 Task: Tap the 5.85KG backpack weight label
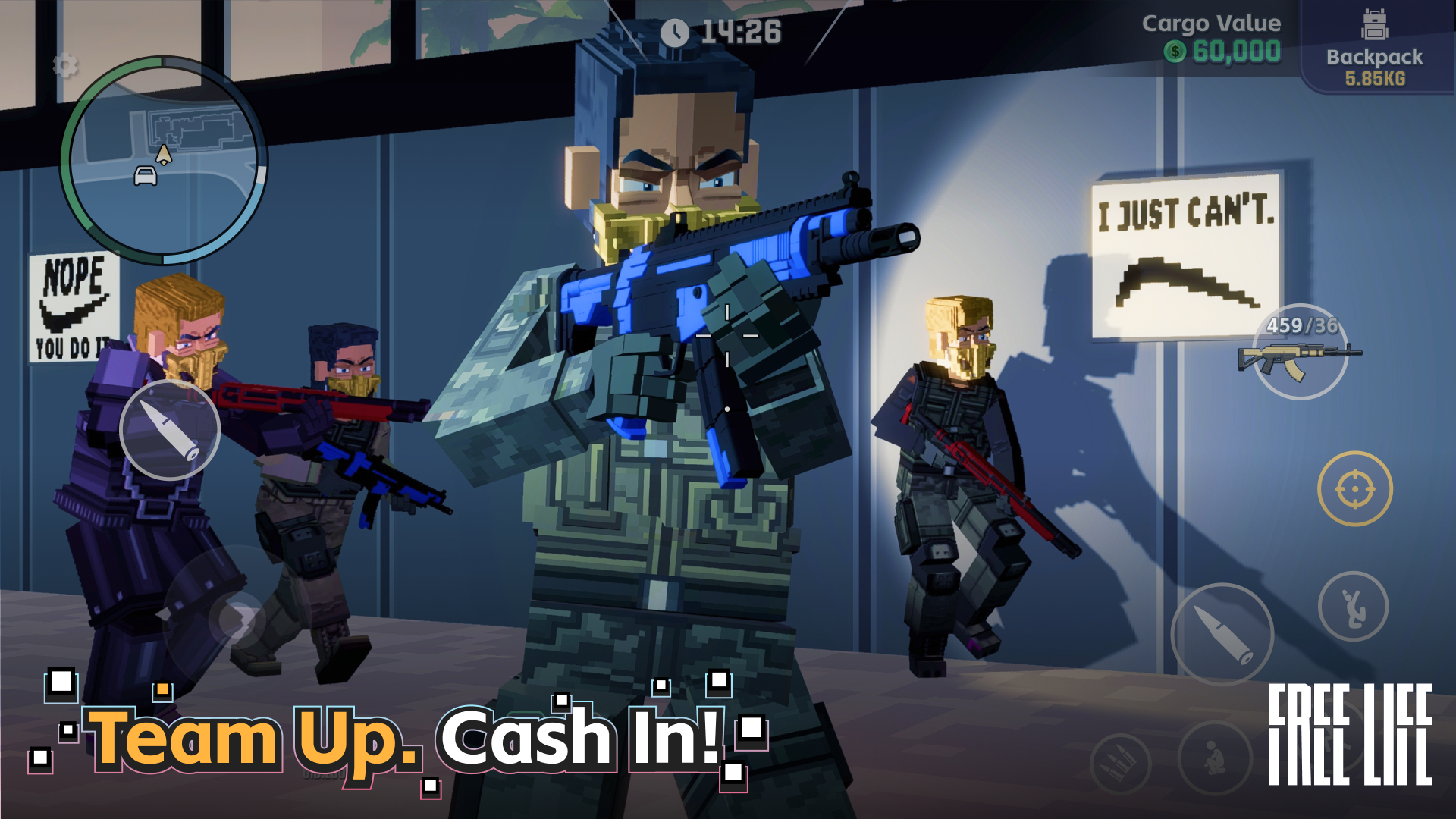(x=1375, y=79)
